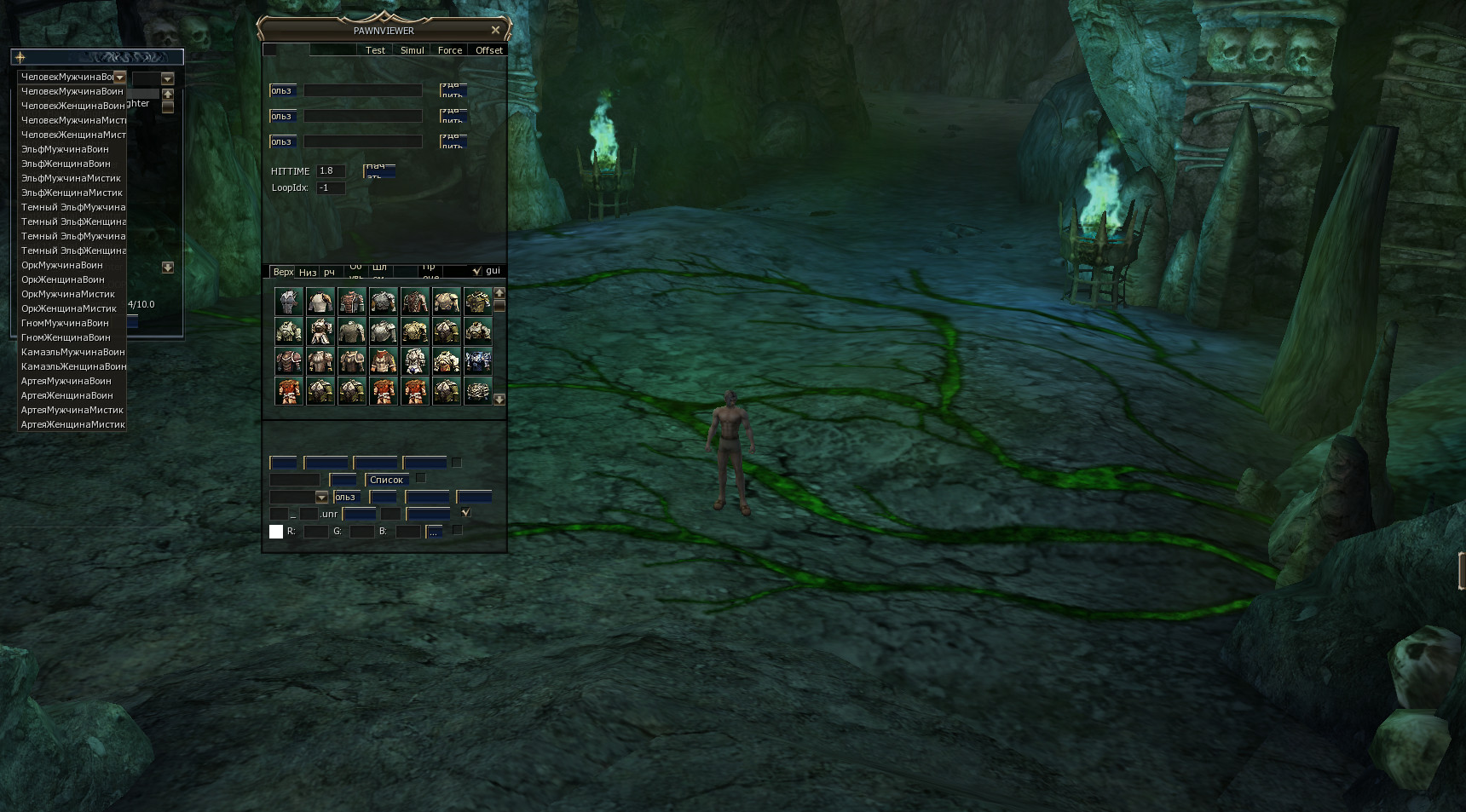The height and width of the screenshot is (812, 1466).
Task: Select ОркЖенщинаМистик in the dropdown list
Action: tap(68, 308)
